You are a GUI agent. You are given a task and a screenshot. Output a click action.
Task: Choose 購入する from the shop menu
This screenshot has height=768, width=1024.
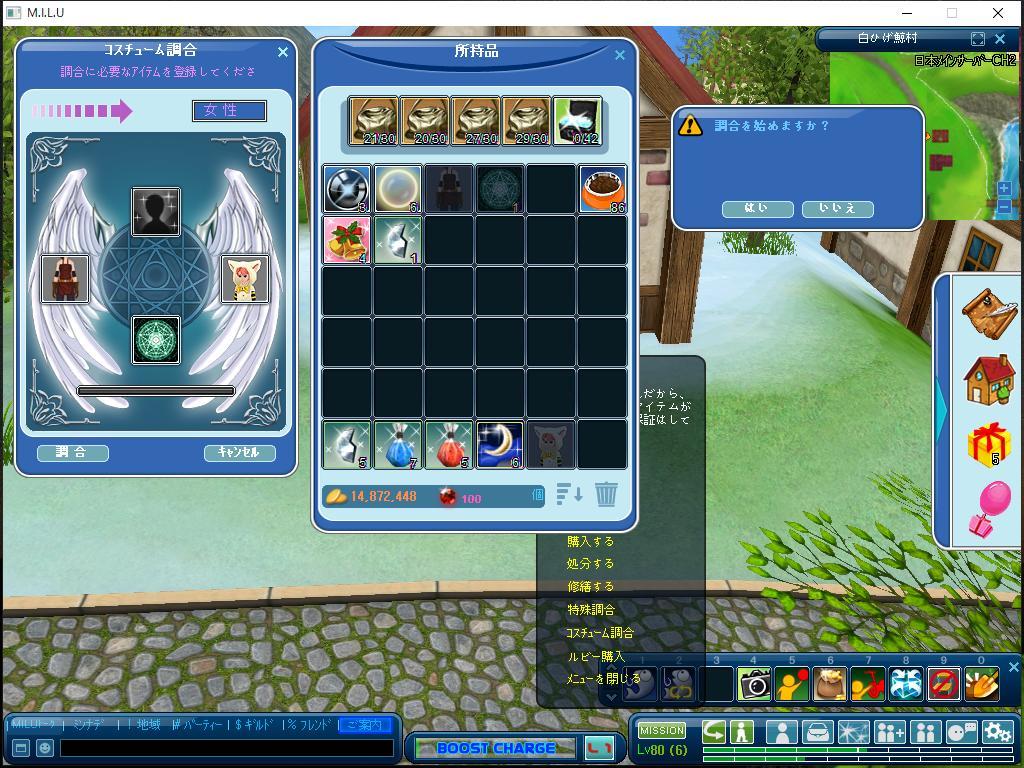pyautogui.click(x=590, y=541)
